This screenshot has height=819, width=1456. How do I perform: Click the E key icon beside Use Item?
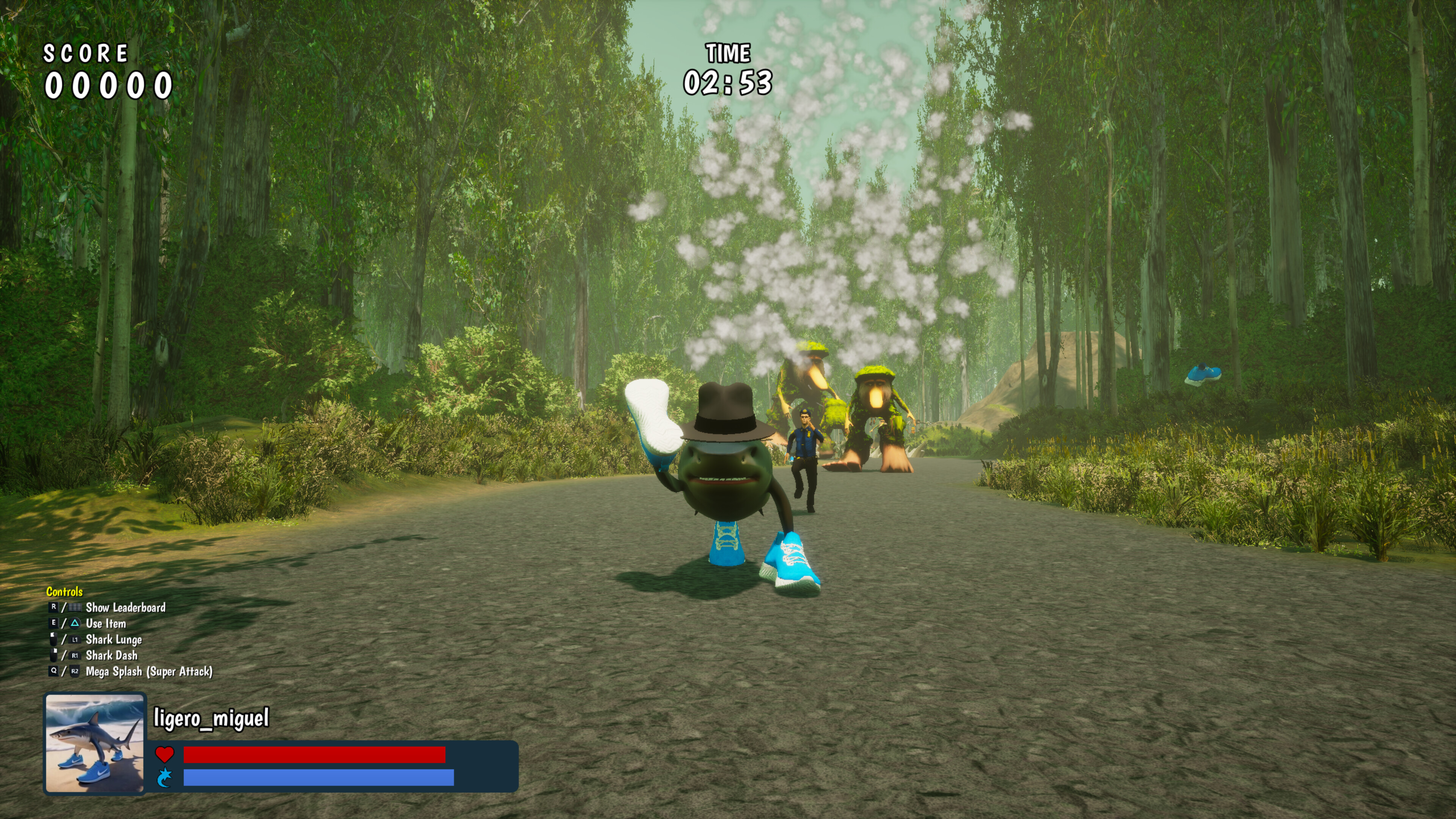[54, 624]
